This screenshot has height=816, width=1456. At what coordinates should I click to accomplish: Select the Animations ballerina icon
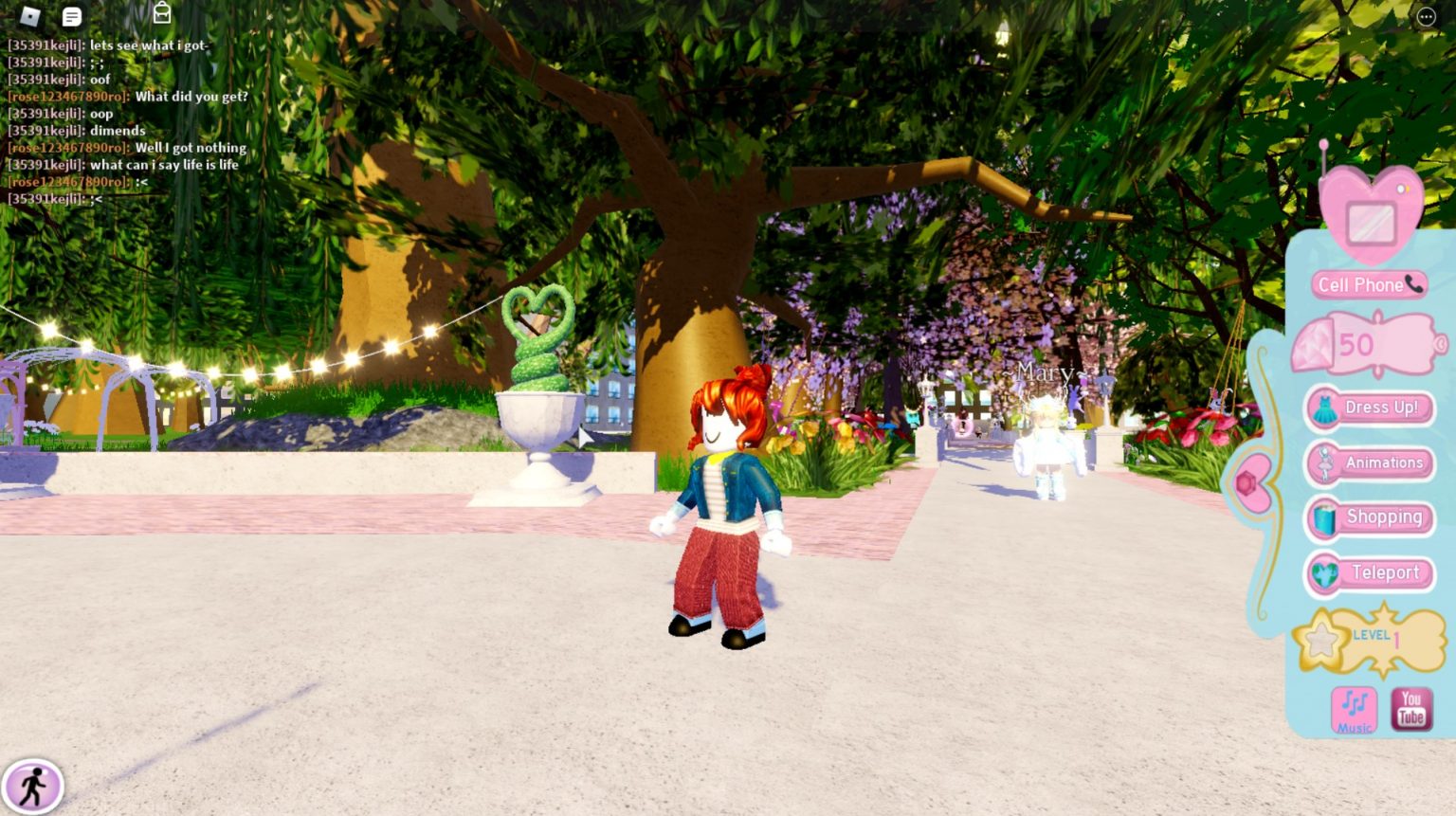tap(1324, 462)
